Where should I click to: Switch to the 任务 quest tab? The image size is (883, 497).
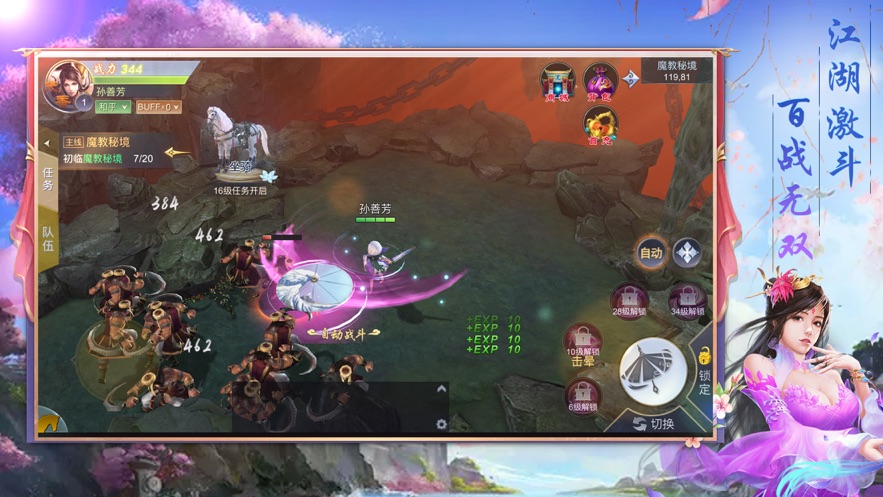[x=48, y=179]
